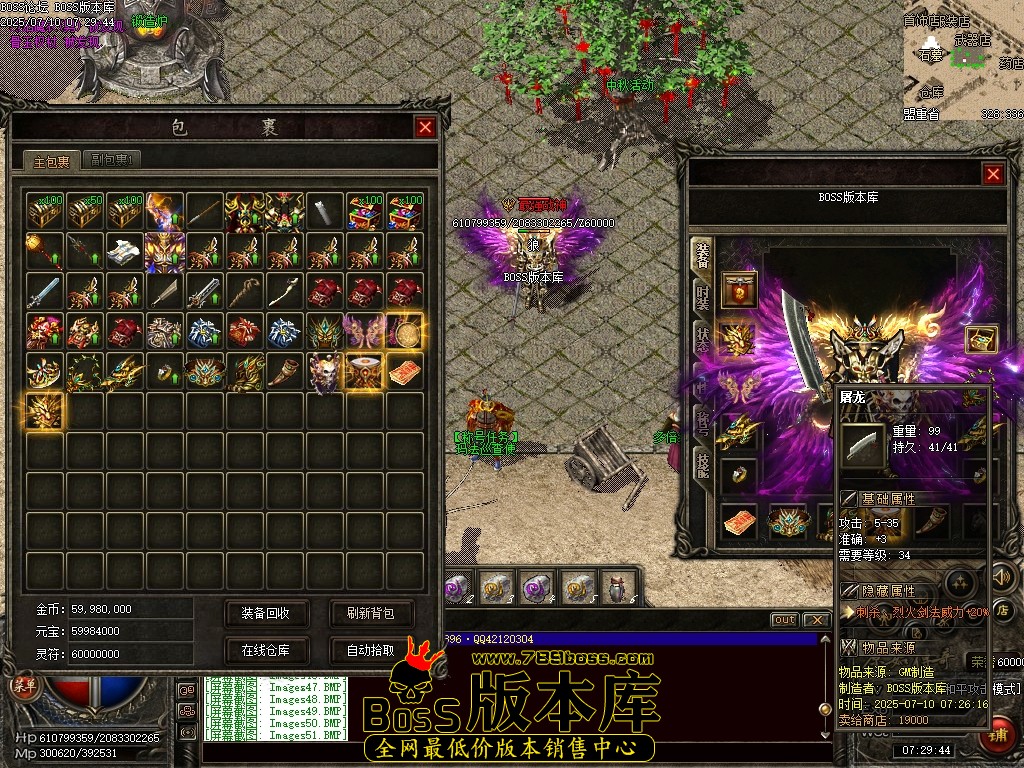Select the red book item in the bag
Image resolution: width=1024 pixels, height=768 pixels.
point(405,371)
